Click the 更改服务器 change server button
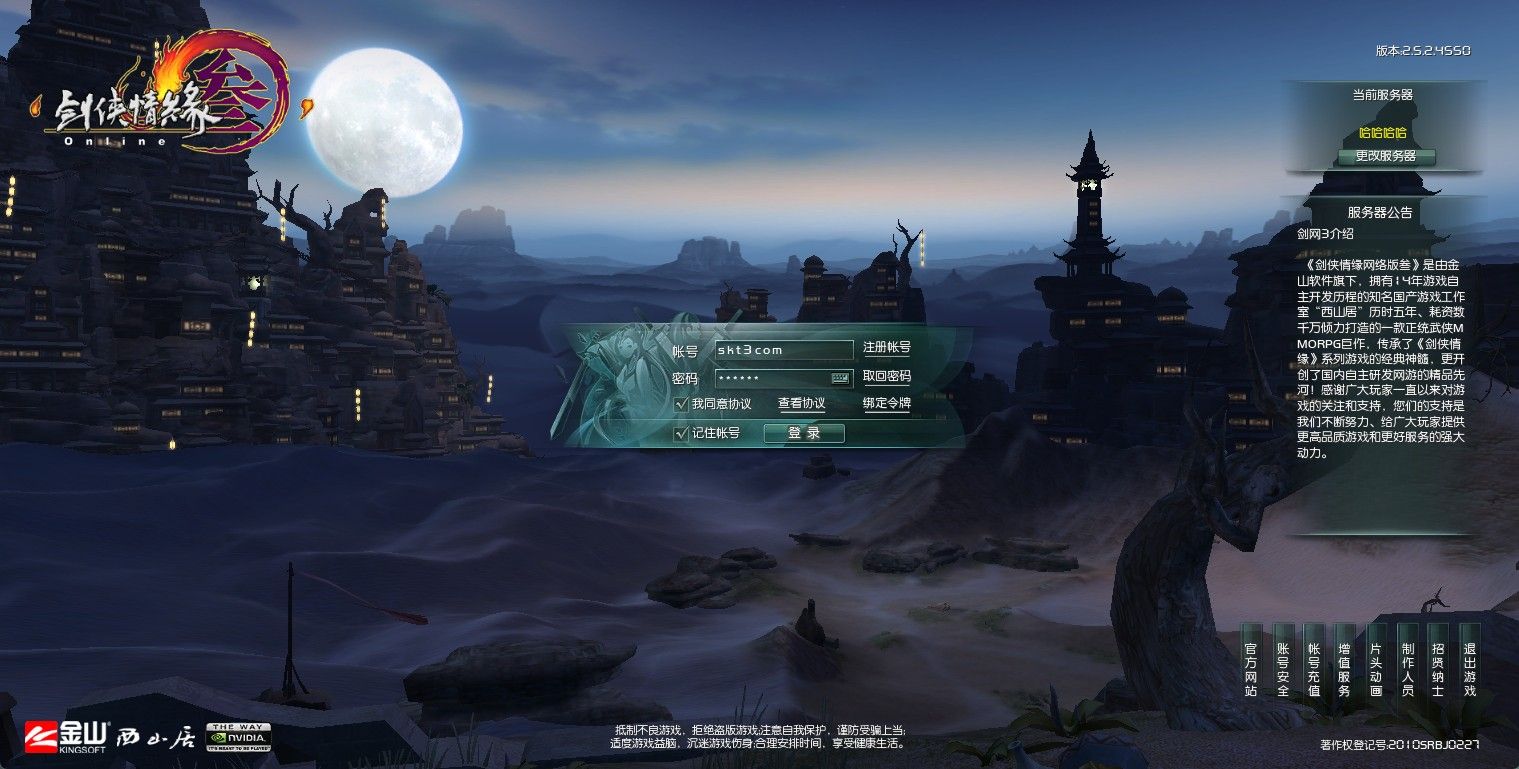The image size is (1519, 769). pos(1389,157)
